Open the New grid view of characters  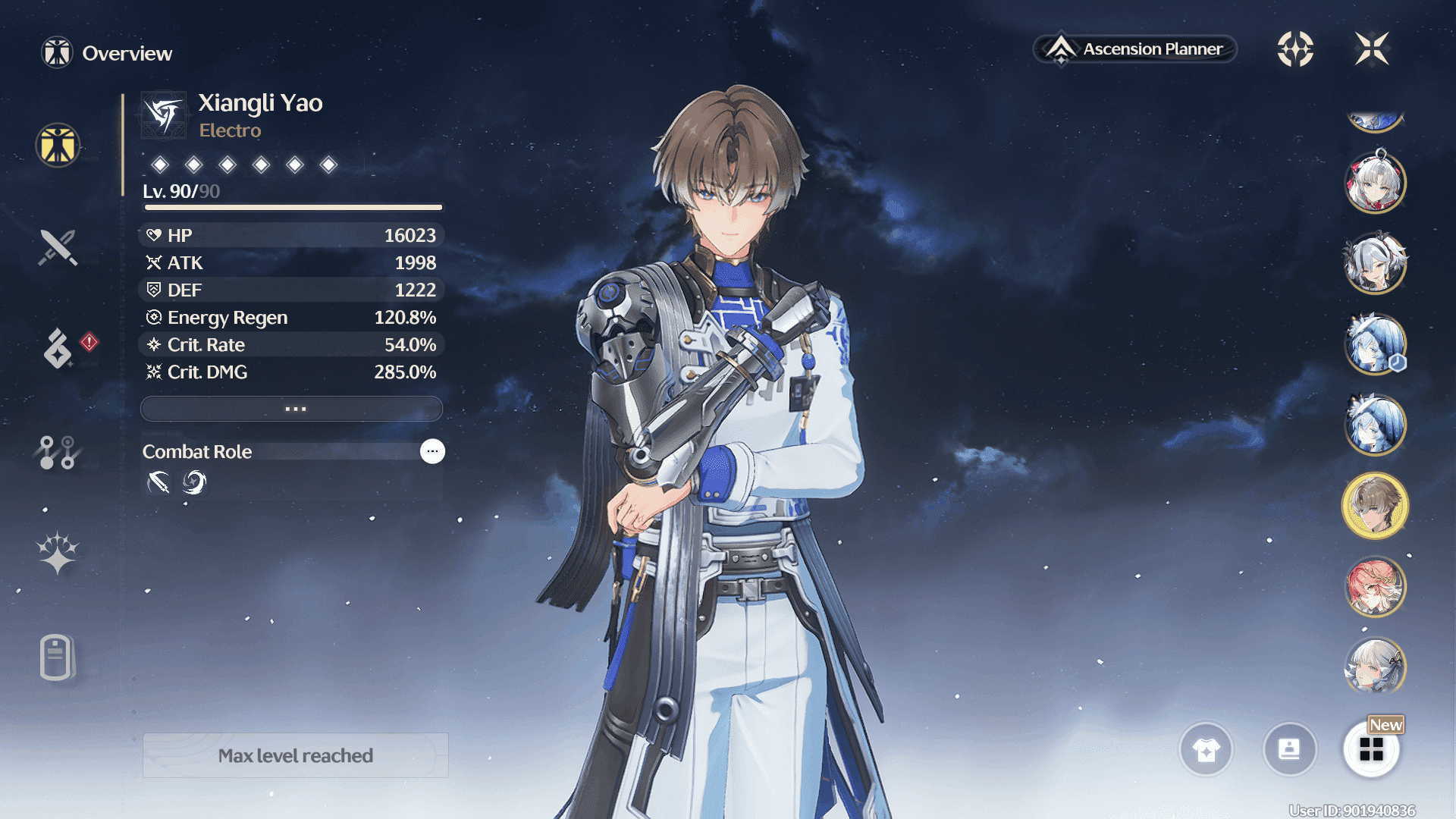(1371, 749)
